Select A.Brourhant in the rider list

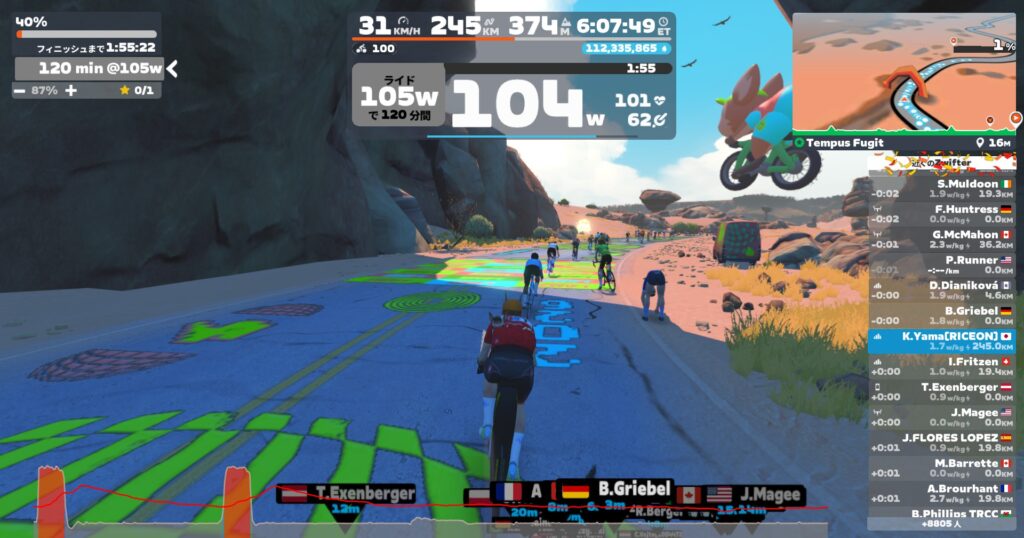pyautogui.click(x=941, y=494)
